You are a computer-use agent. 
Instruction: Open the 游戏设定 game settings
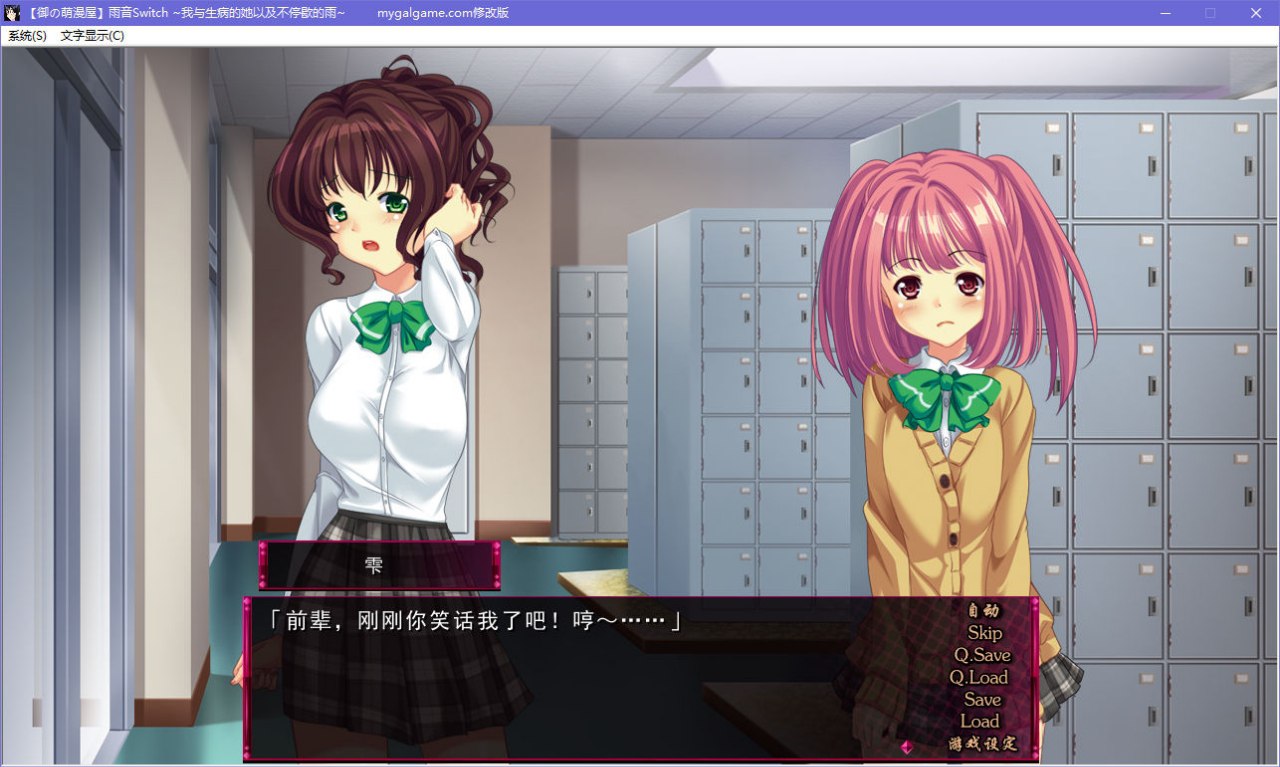(x=981, y=743)
